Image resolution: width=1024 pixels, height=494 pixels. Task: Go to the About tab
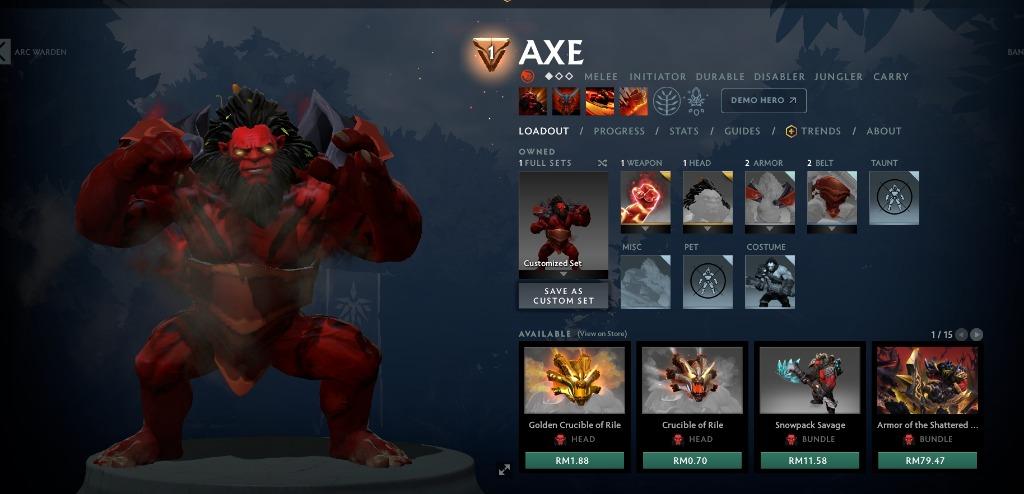[x=884, y=131]
